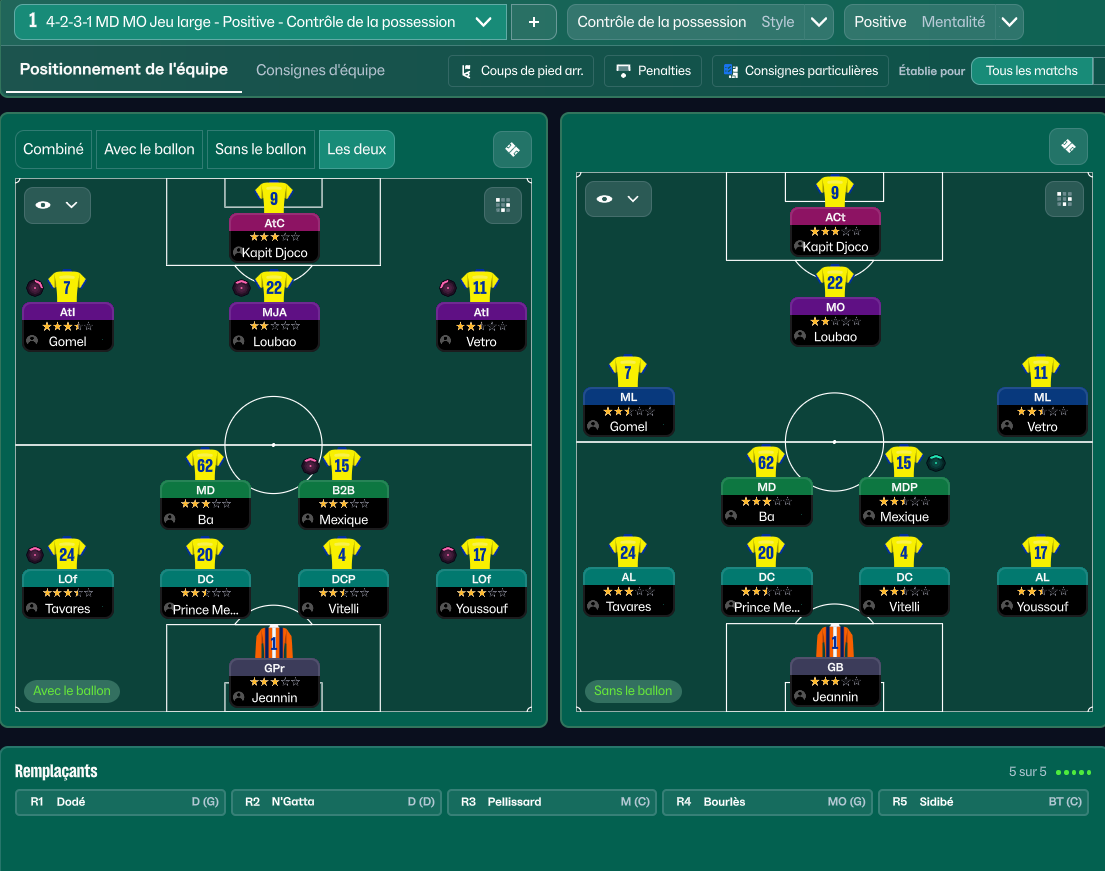Open the Penalties settings
Image resolution: width=1105 pixels, height=871 pixels.
pos(654,71)
